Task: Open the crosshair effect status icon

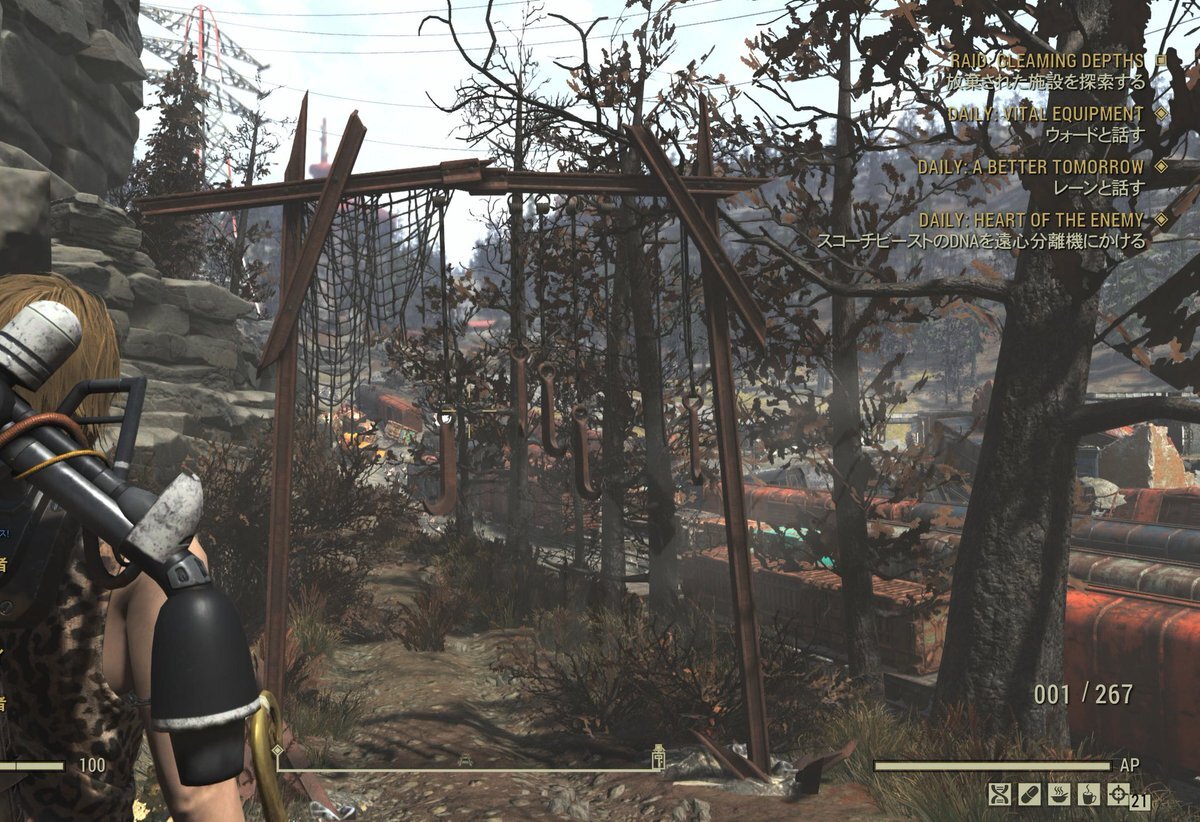Action: [x=1119, y=795]
